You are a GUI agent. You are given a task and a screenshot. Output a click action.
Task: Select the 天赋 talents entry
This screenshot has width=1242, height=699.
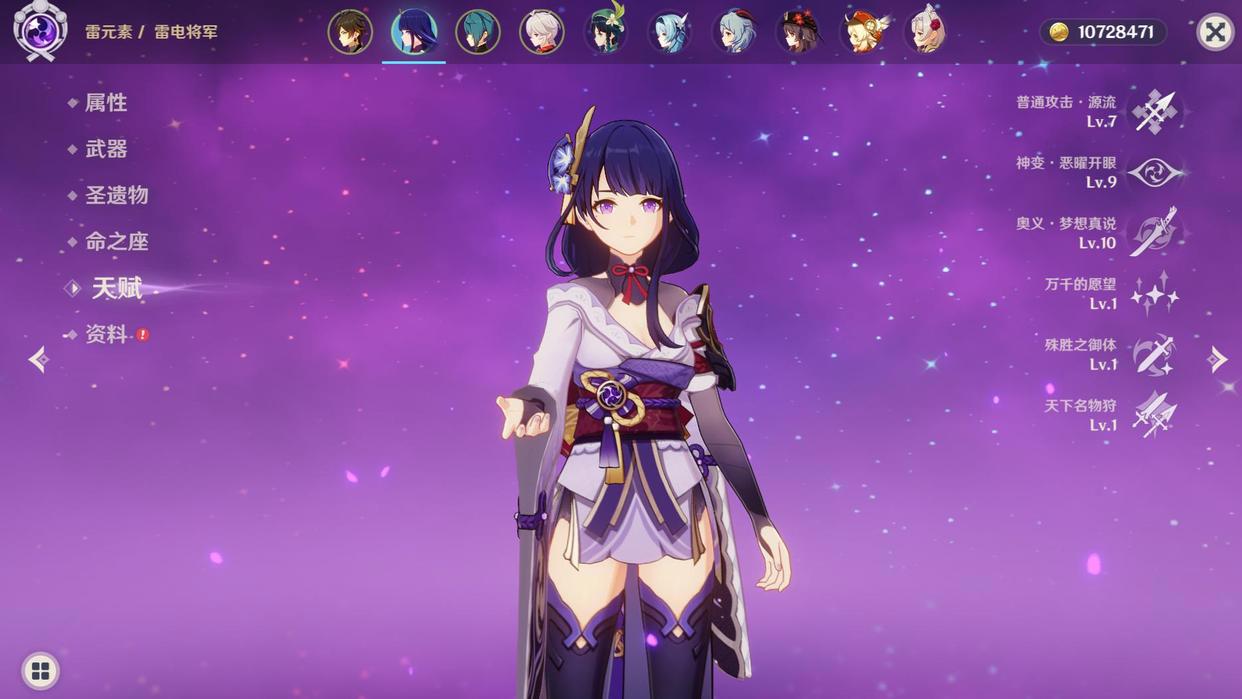click(117, 288)
